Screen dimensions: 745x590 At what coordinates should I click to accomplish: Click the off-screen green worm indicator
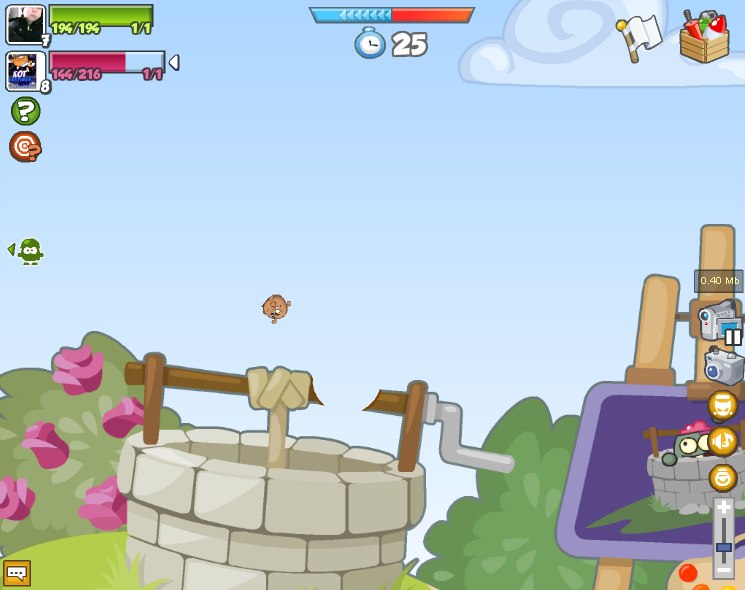(x=29, y=250)
